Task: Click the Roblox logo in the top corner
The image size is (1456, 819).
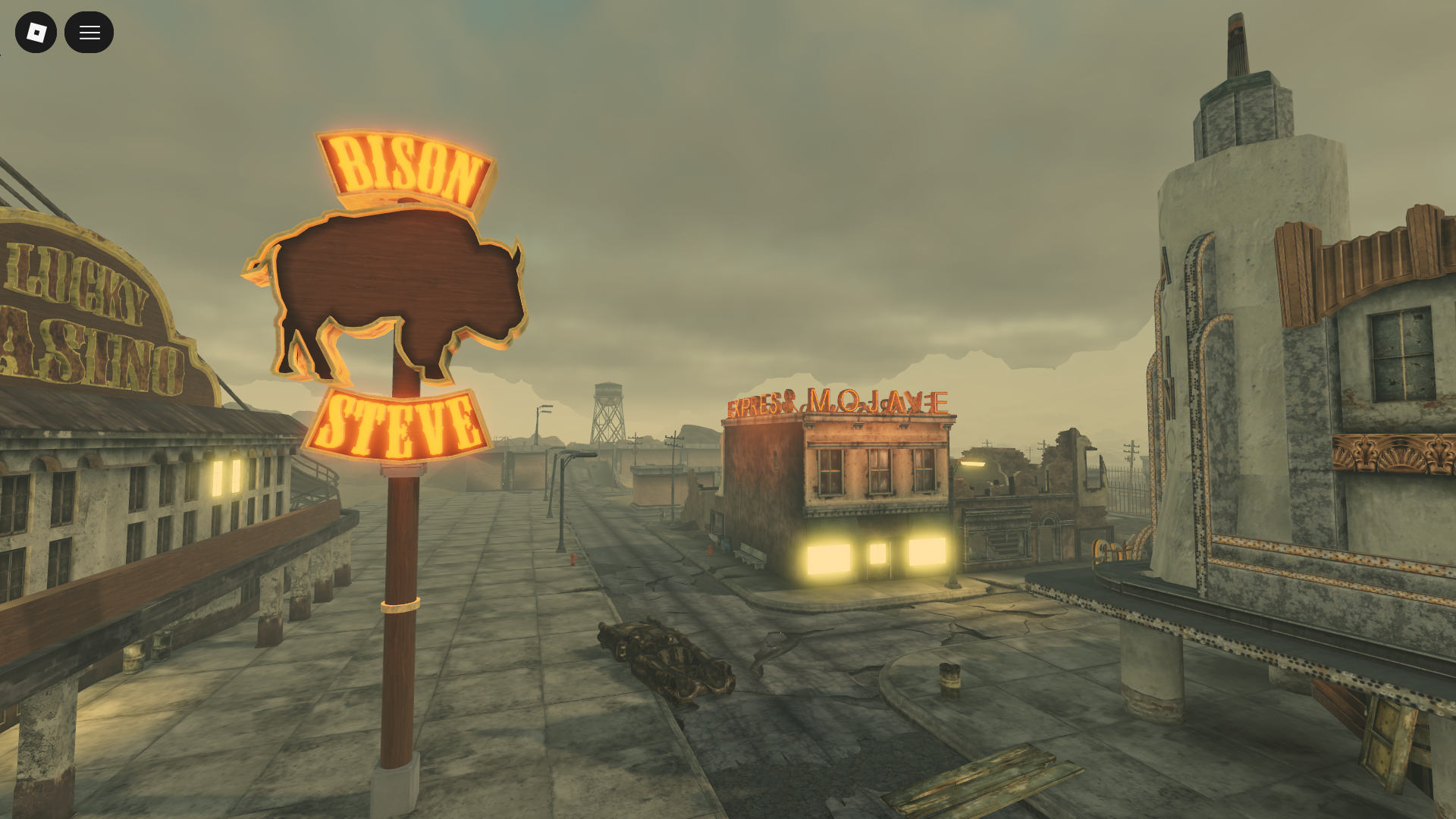Action: 36,32
